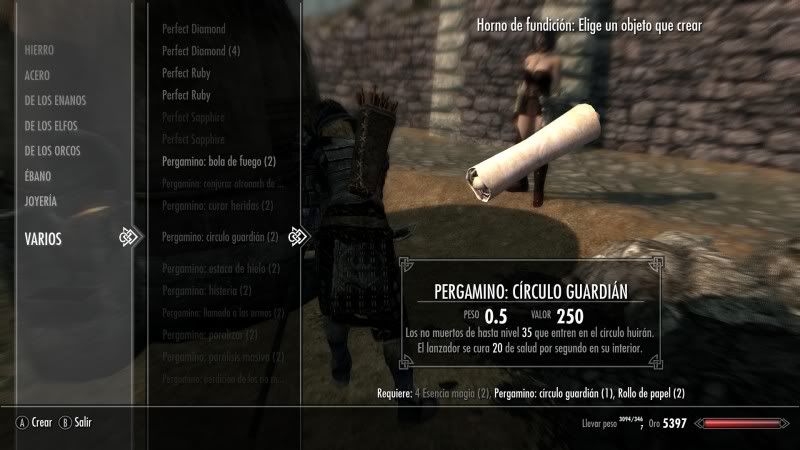The height and width of the screenshot is (450, 800).
Task: Pick Pergamino: curar heridas
Action: tap(216, 206)
